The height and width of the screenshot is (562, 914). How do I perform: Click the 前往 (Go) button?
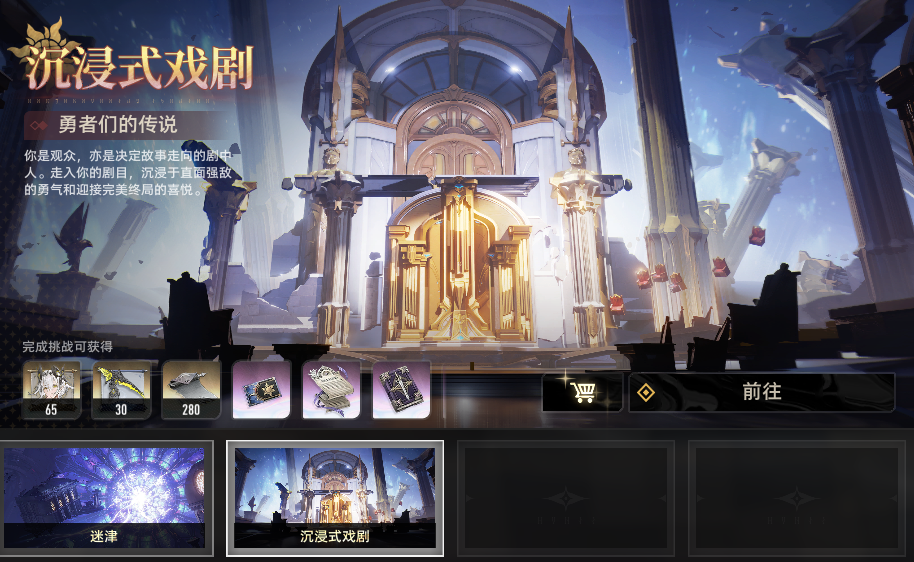(761, 392)
